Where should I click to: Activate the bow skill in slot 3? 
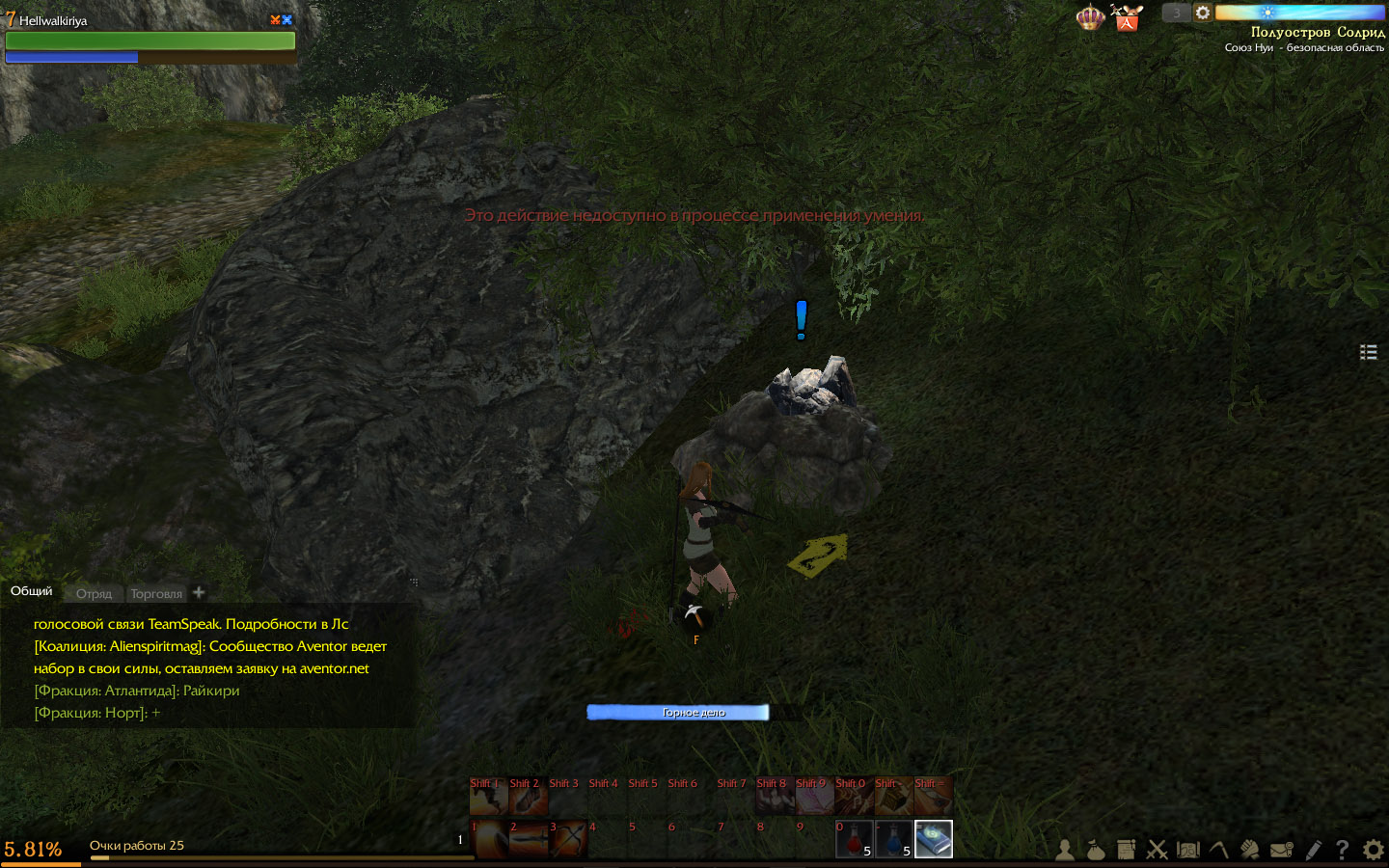[568, 839]
